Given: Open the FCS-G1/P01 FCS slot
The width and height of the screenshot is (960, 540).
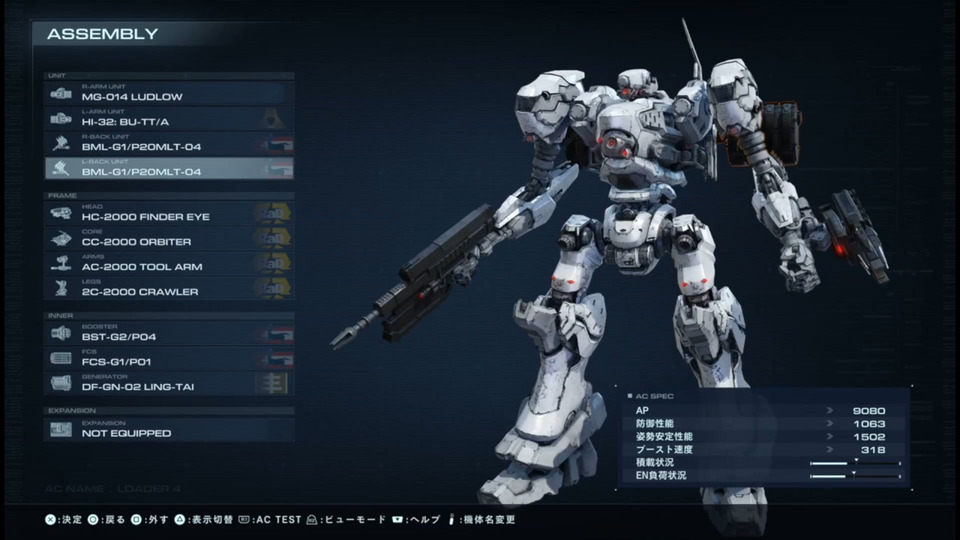Looking at the screenshot, I should [x=168, y=359].
